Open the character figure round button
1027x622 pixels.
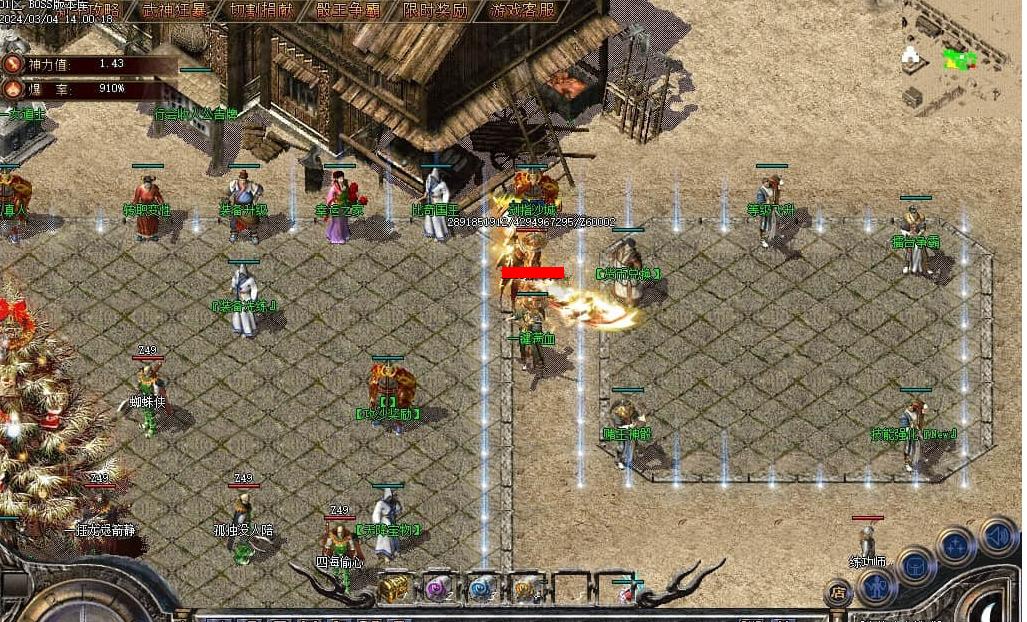tap(876, 587)
